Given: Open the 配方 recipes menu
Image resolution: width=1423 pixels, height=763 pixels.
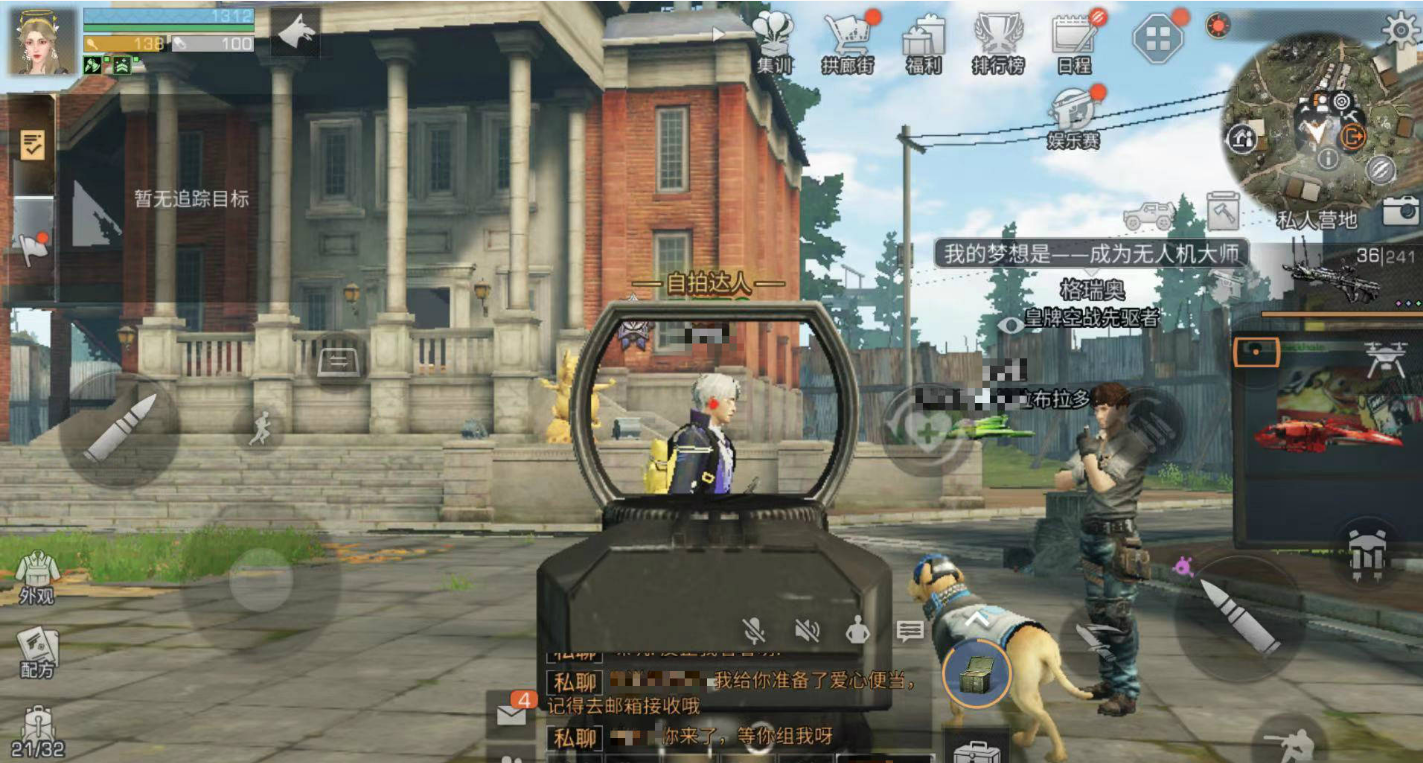Looking at the screenshot, I should 37,651.
